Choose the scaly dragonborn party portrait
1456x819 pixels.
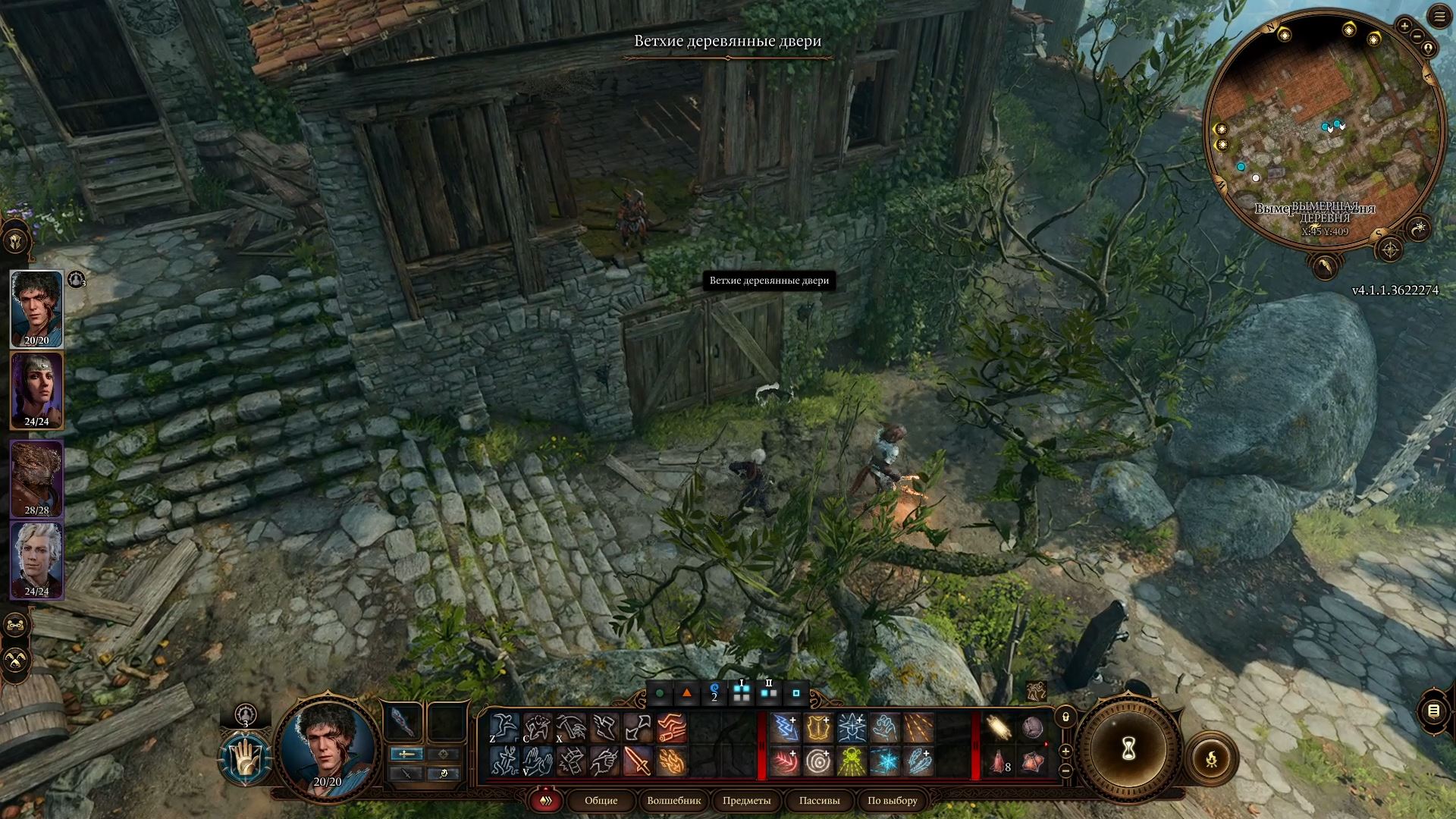pyautogui.click(x=36, y=479)
